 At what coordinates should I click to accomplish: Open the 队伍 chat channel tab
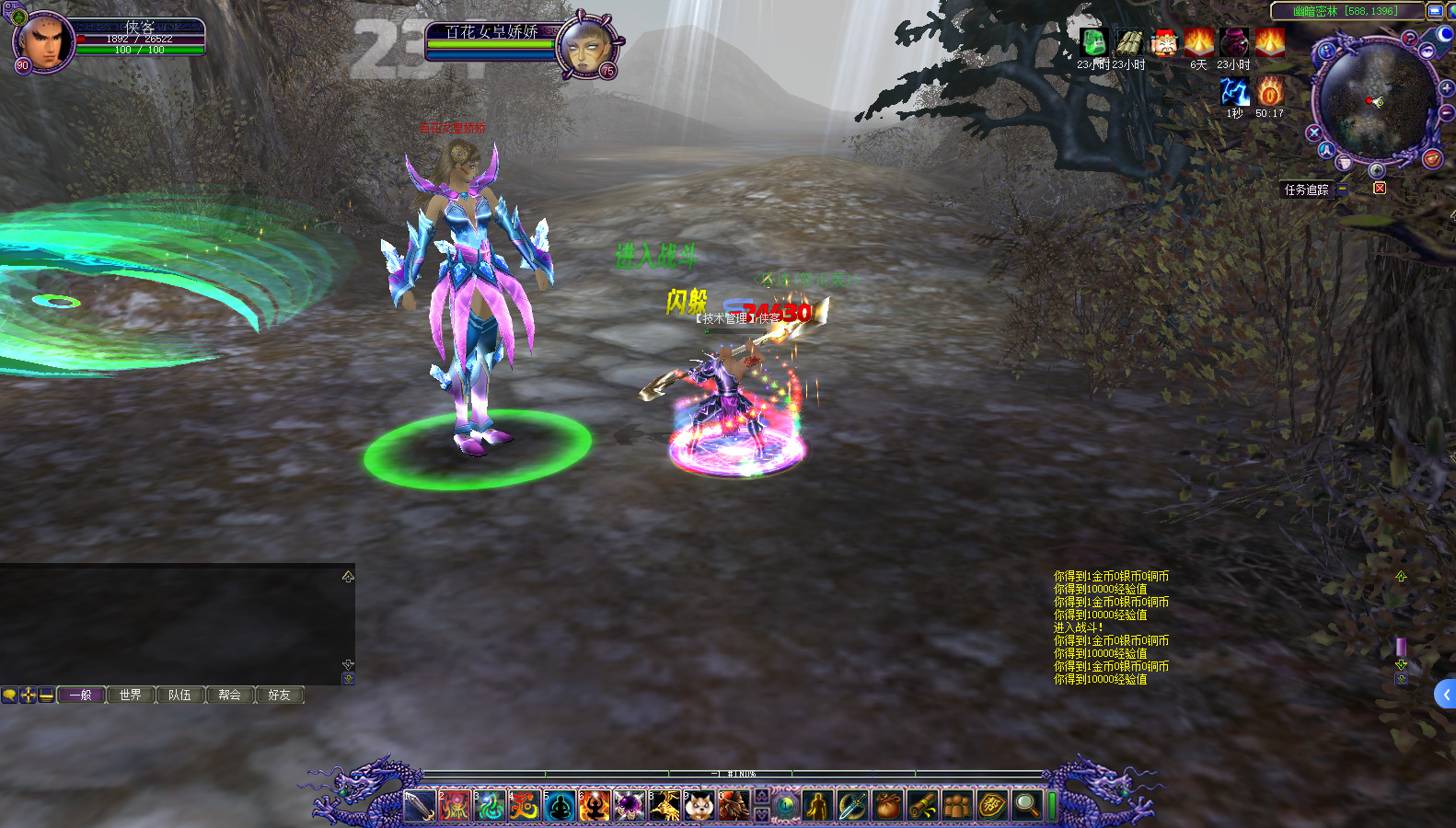coord(180,695)
